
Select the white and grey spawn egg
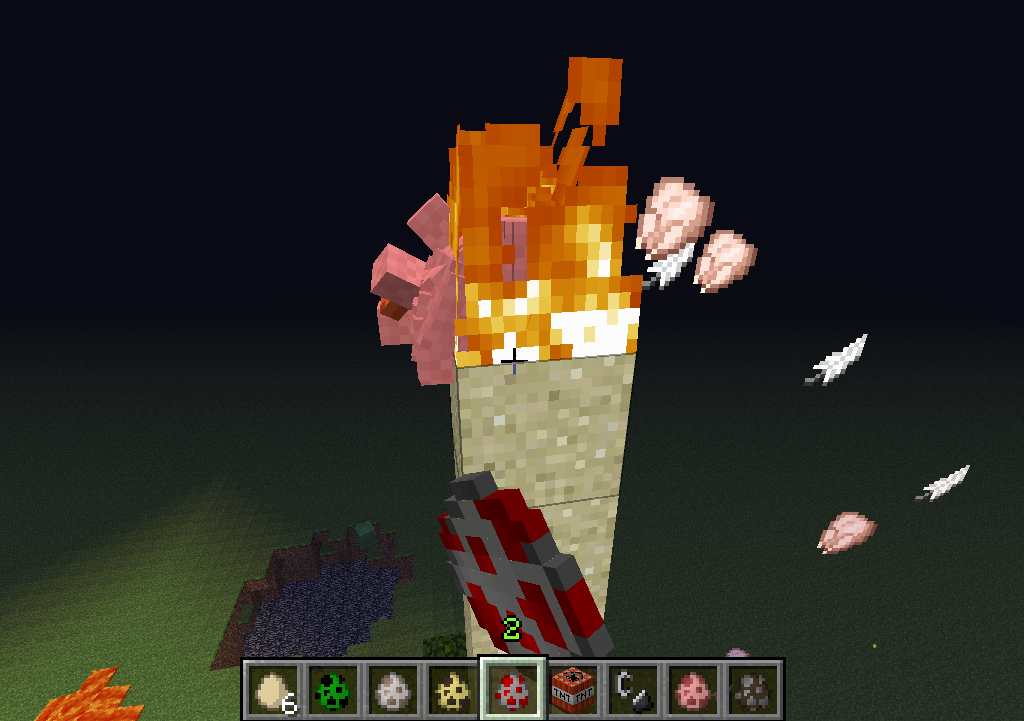pyautogui.click(x=392, y=688)
